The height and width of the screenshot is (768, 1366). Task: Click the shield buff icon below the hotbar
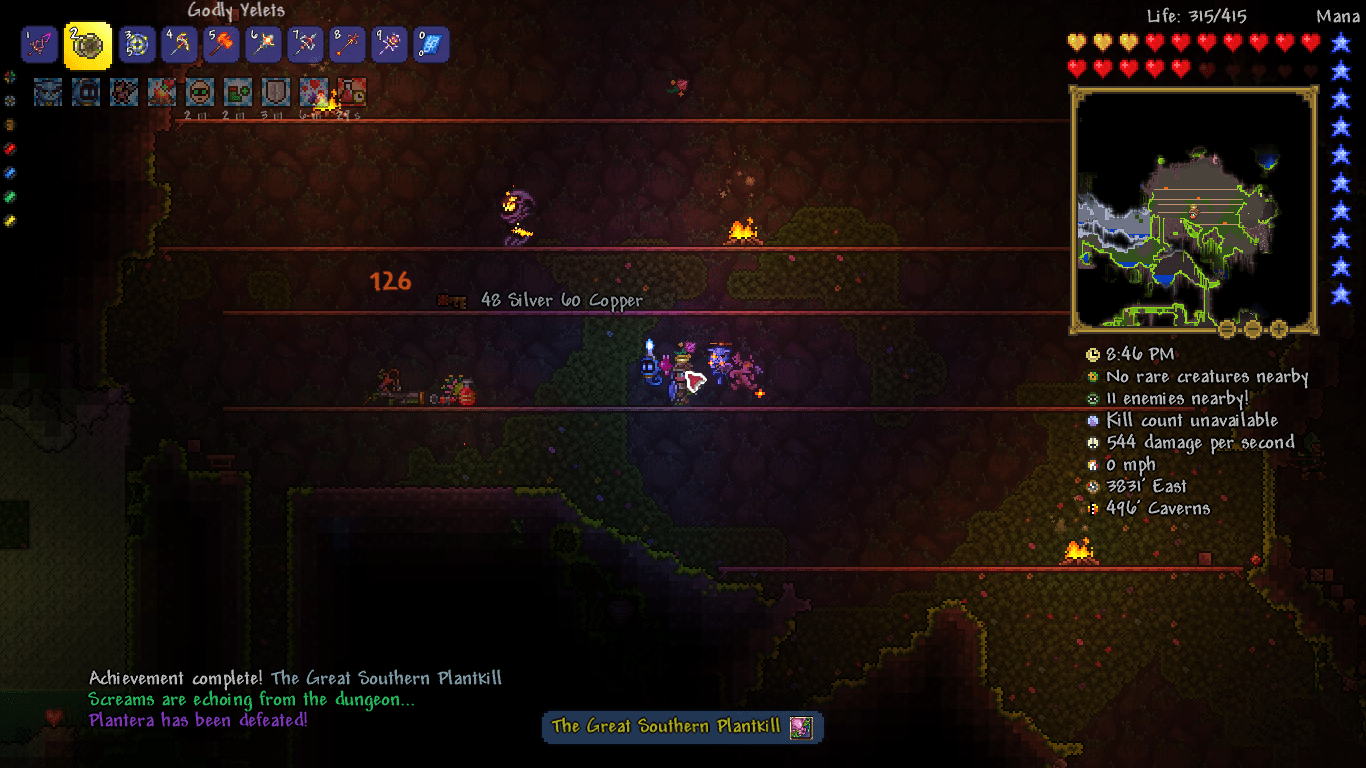[x=275, y=91]
